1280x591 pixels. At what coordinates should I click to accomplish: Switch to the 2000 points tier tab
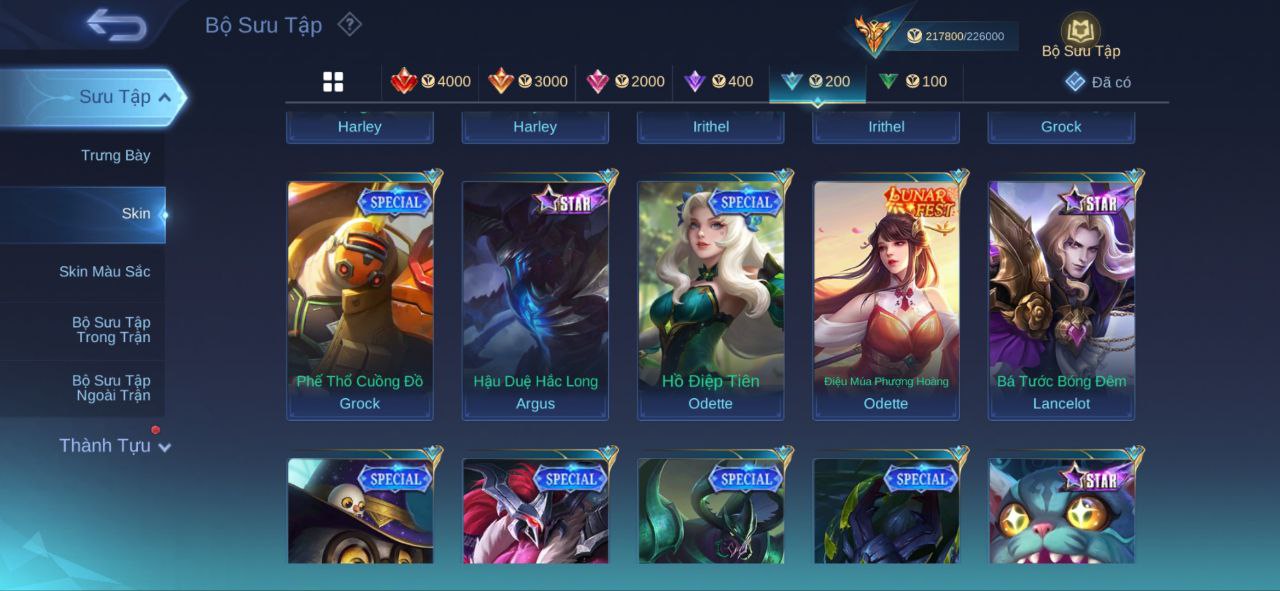coord(626,82)
